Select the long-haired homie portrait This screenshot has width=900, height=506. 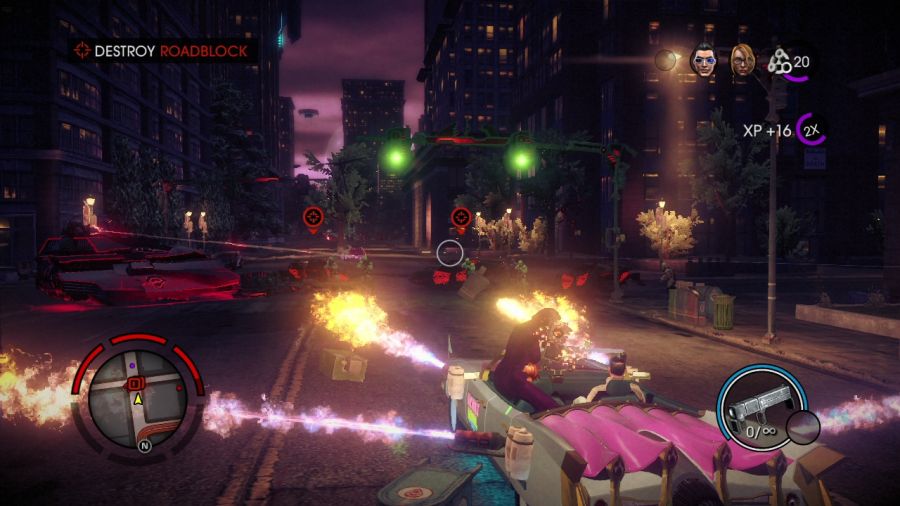741,60
